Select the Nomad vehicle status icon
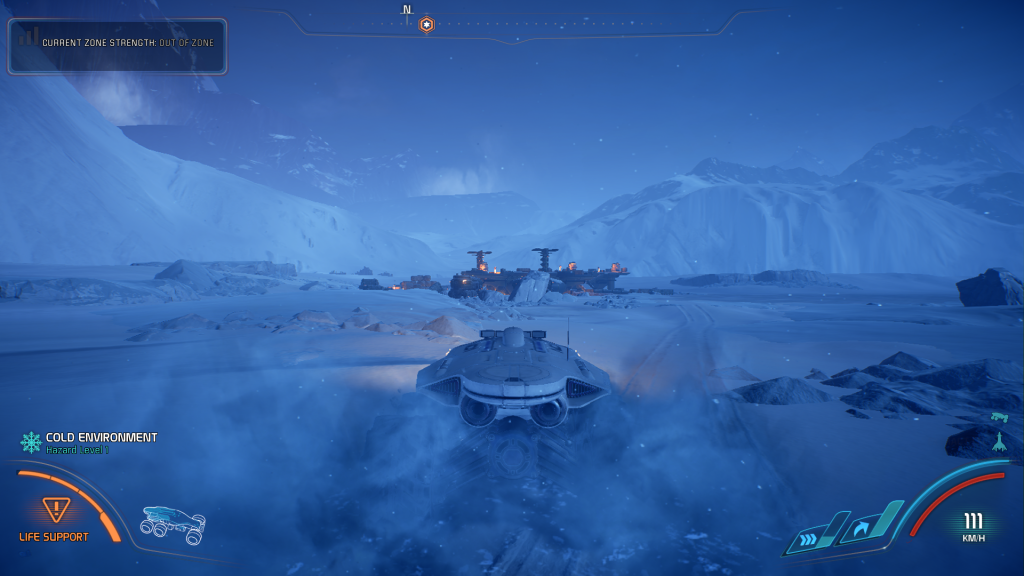This screenshot has height=576, width=1024. [173, 523]
